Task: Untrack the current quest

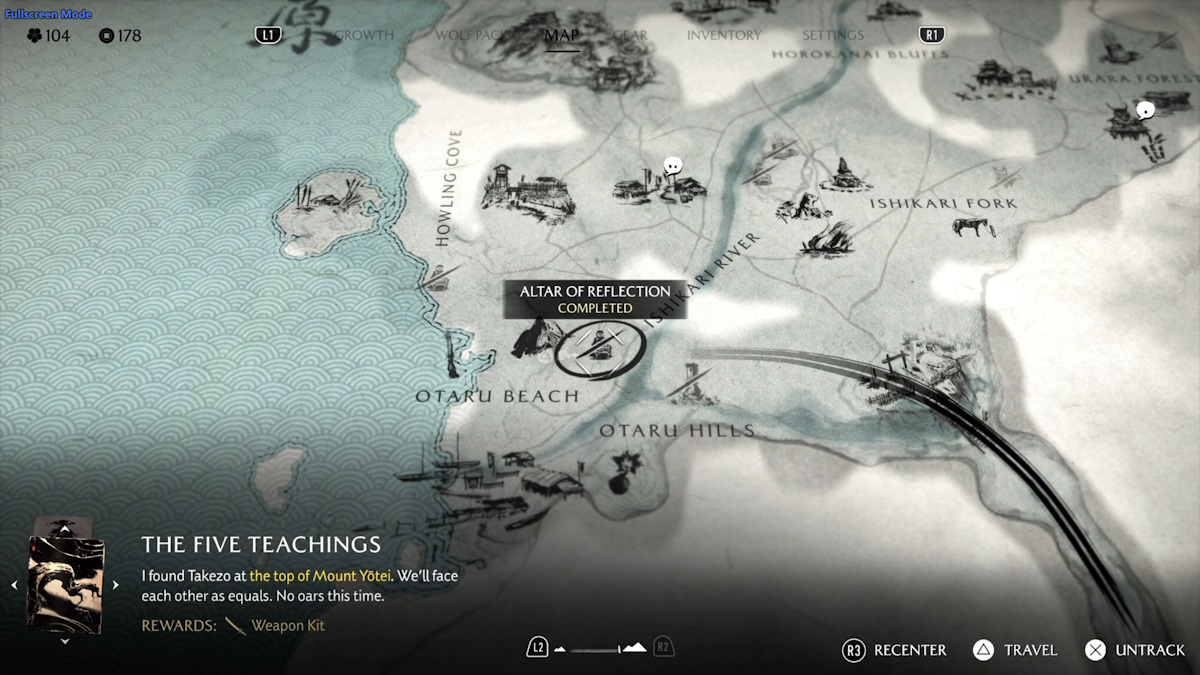Action: pos(1135,650)
